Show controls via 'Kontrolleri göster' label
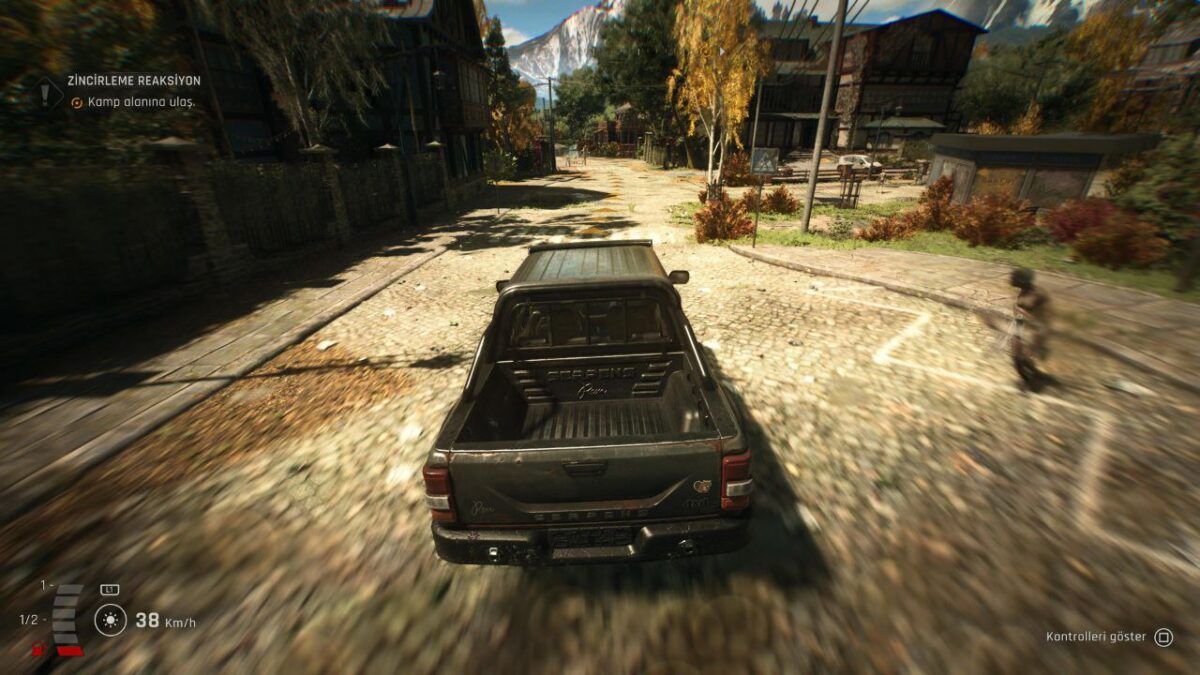1200x675 pixels. tap(1096, 637)
